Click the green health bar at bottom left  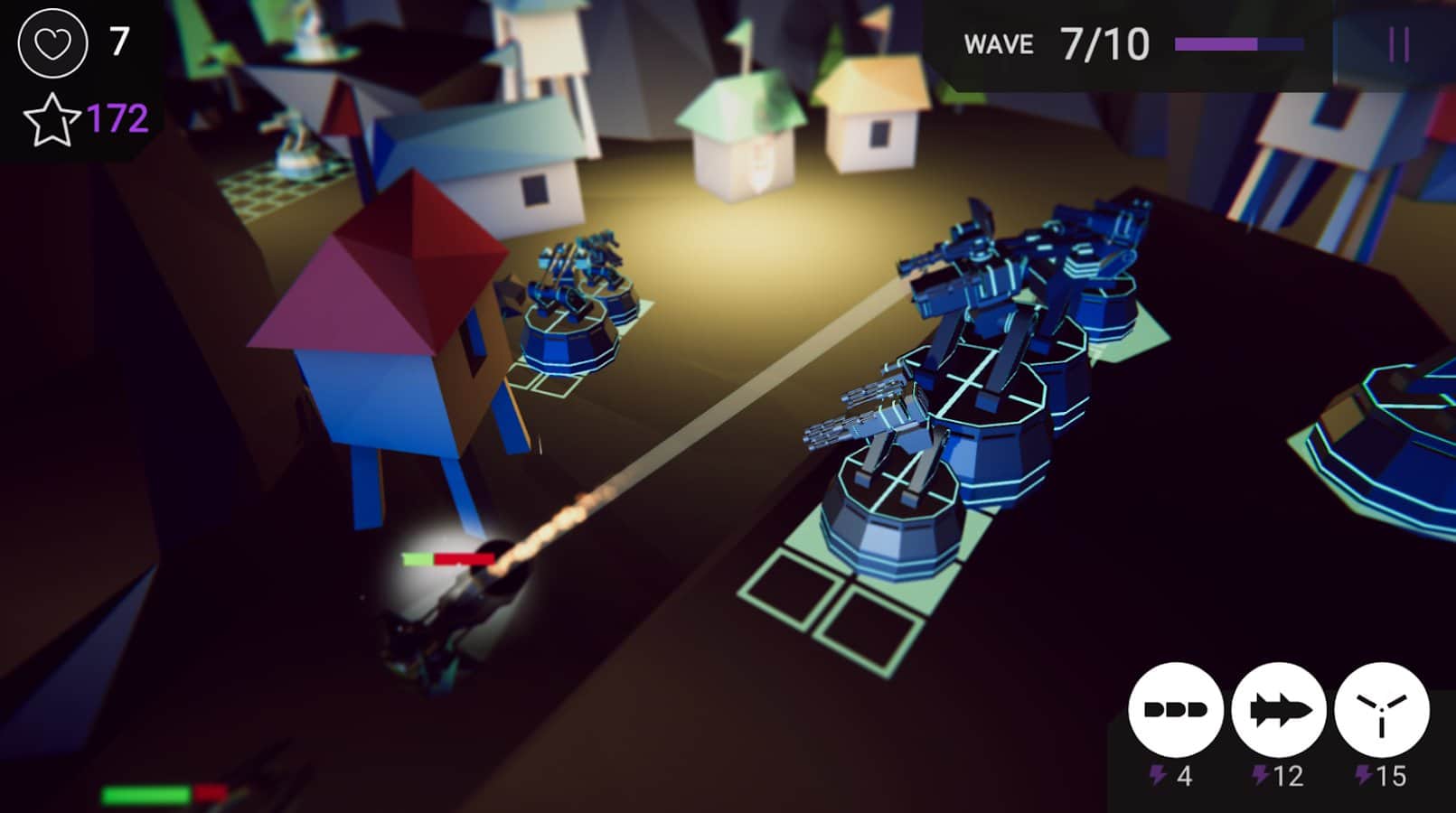[x=145, y=795]
